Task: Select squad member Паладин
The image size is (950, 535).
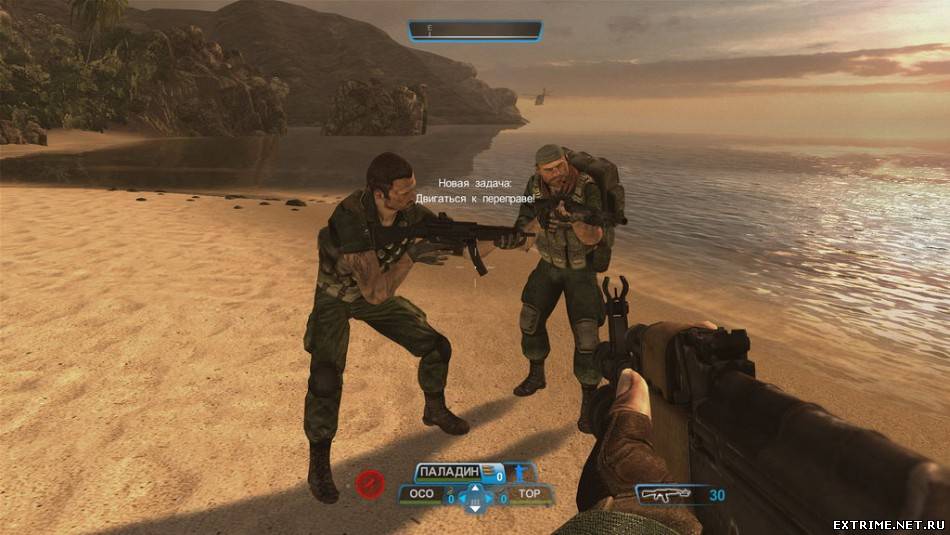Action: point(449,472)
